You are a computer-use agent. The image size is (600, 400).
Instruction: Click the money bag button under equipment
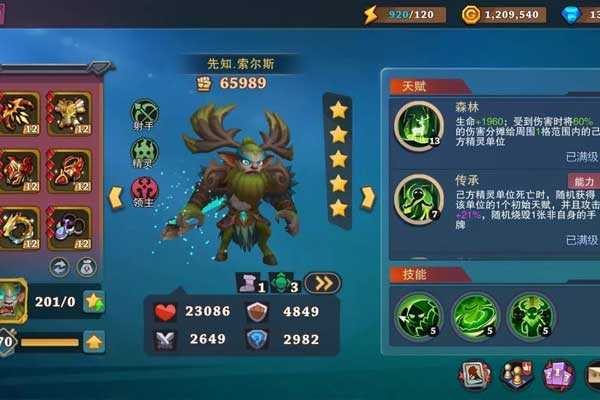[85, 267]
